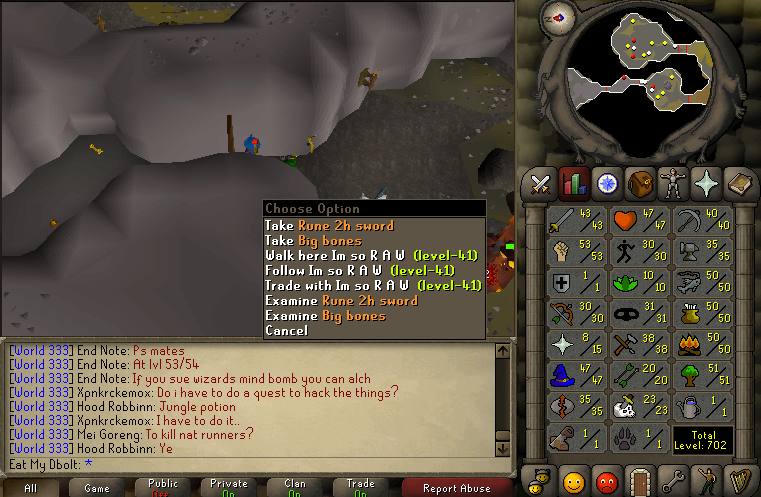The image size is (761, 497).
Task: Open the wrench options tab
Action: tap(673, 478)
